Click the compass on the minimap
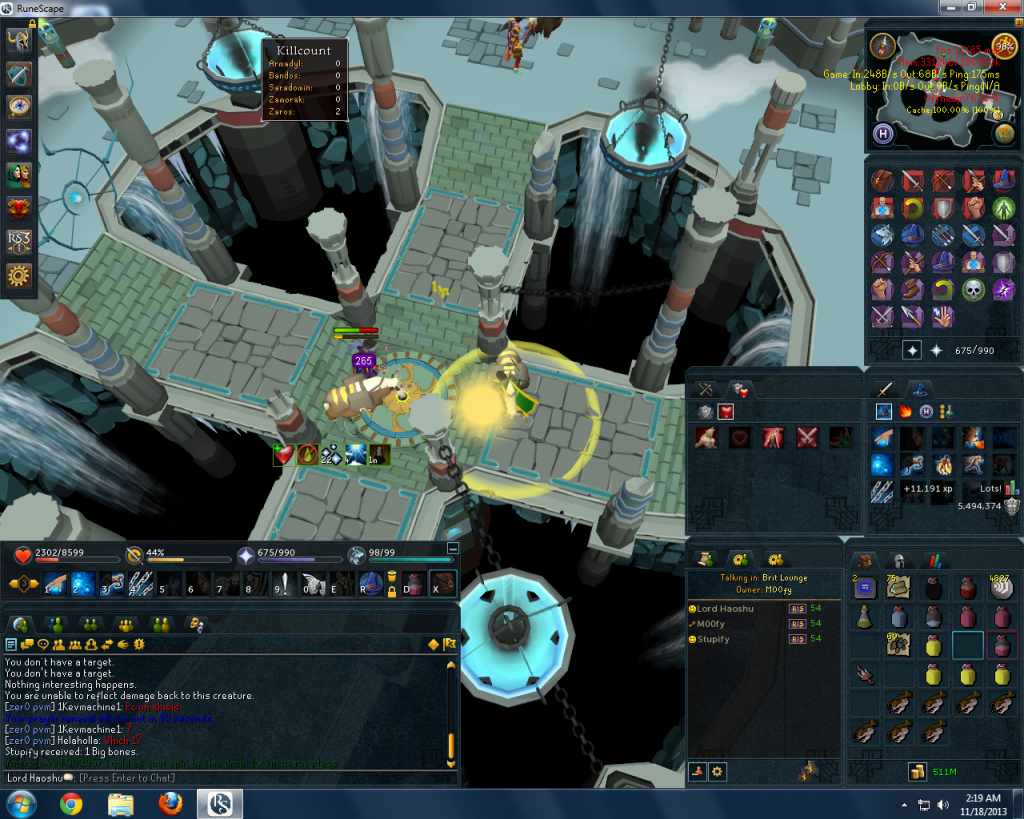Viewport: 1024px width, 819px height. [x=881, y=46]
